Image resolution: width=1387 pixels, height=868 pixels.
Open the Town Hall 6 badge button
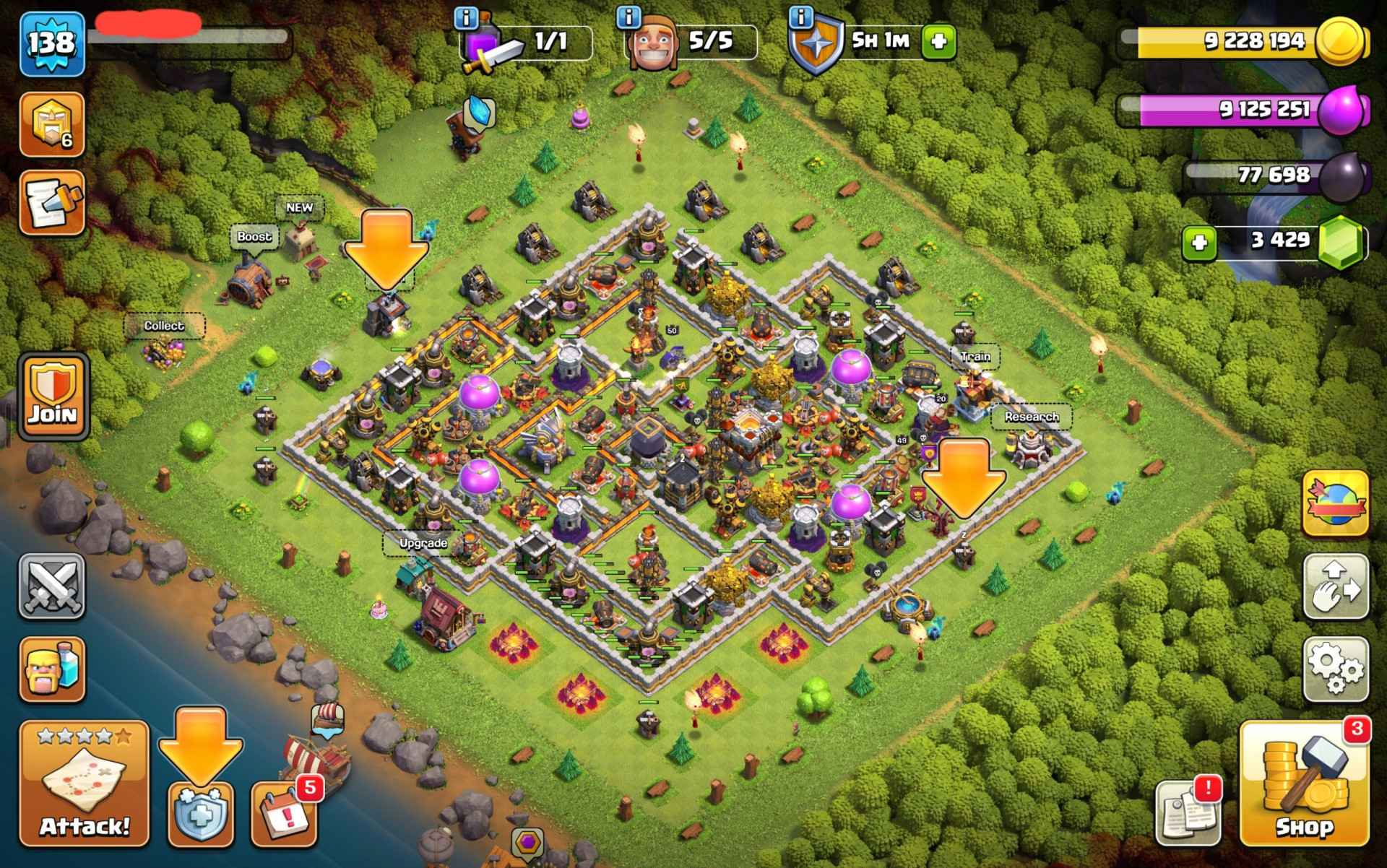pos(51,124)
